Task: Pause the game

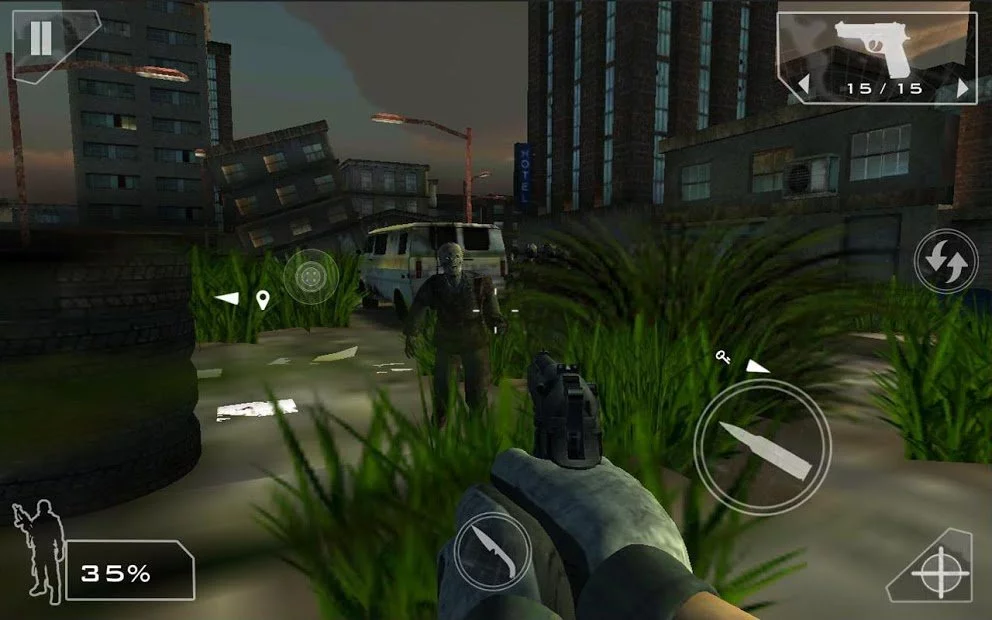Action: click(41, 38)
